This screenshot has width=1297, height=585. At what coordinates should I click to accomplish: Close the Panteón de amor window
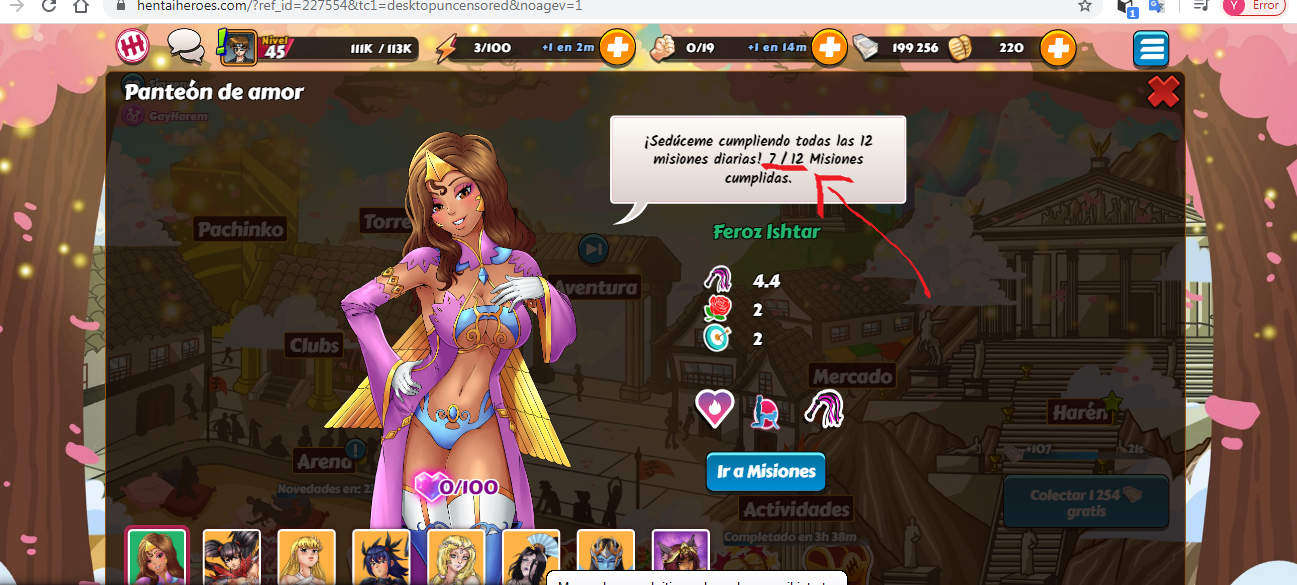[1162, 93]
